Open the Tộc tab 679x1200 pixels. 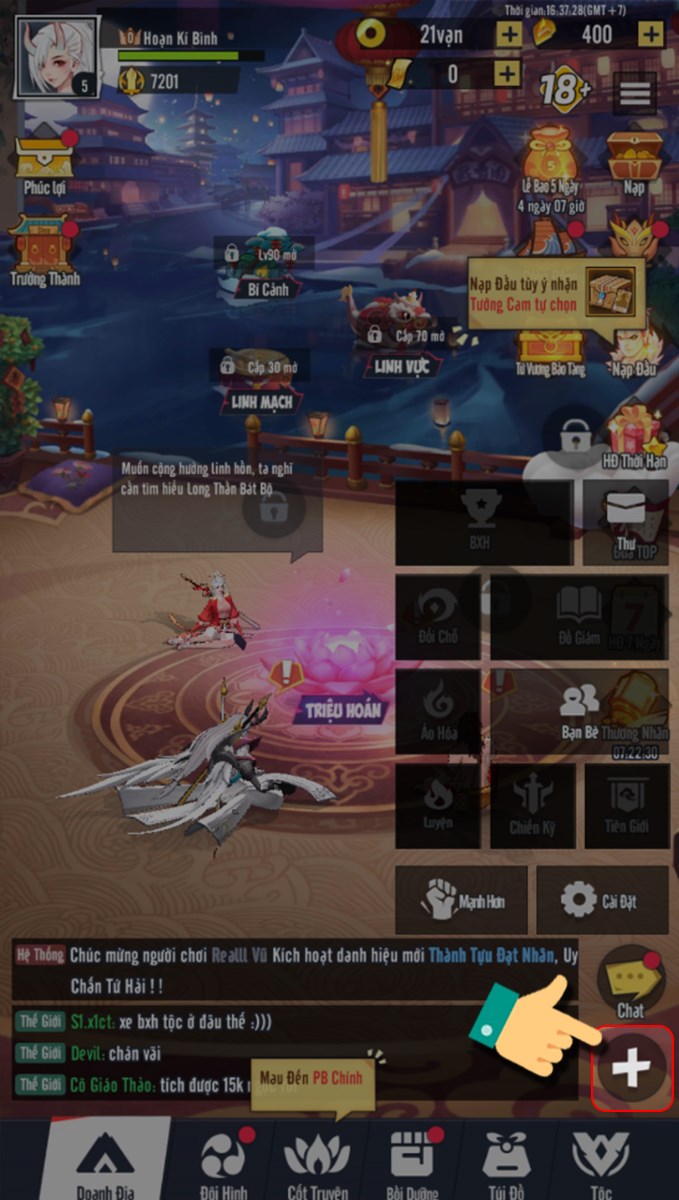point(600,1160)
